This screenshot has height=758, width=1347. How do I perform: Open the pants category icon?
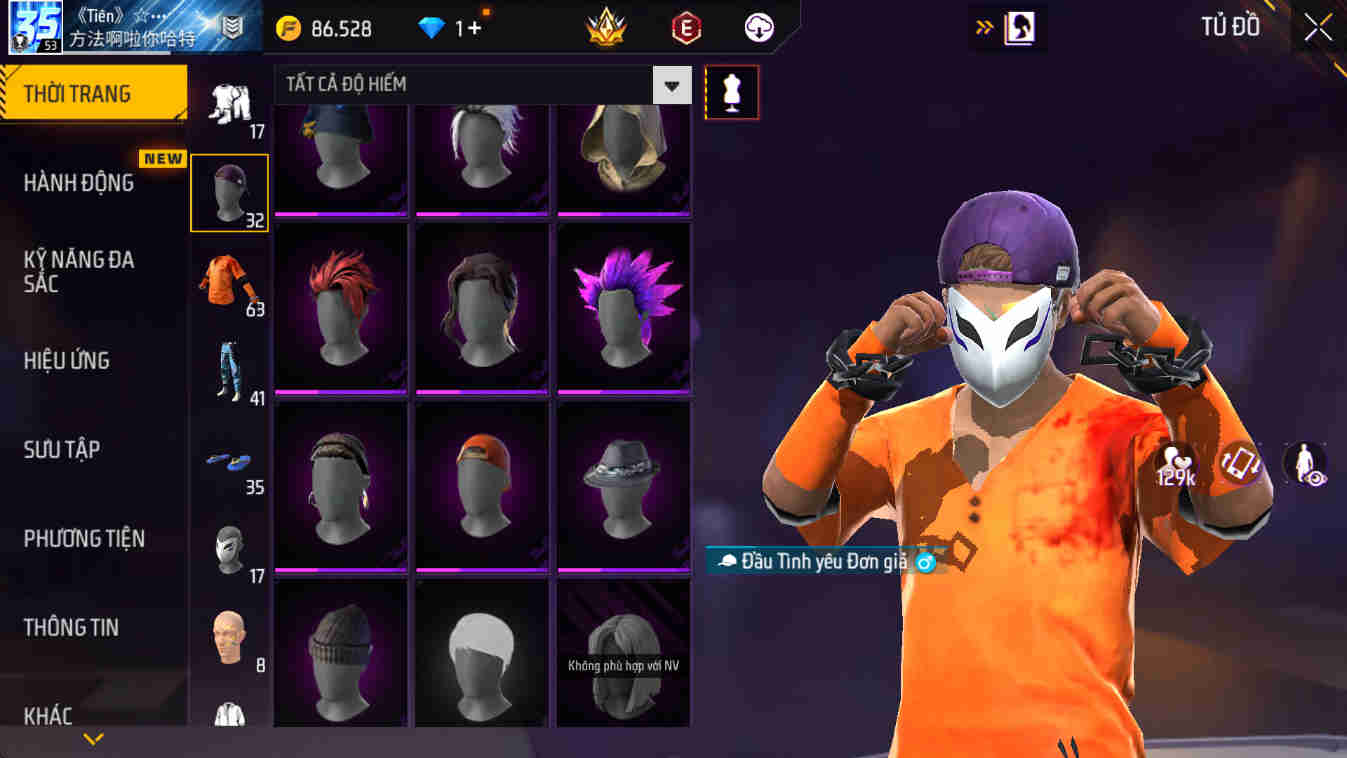coord(229,105)
